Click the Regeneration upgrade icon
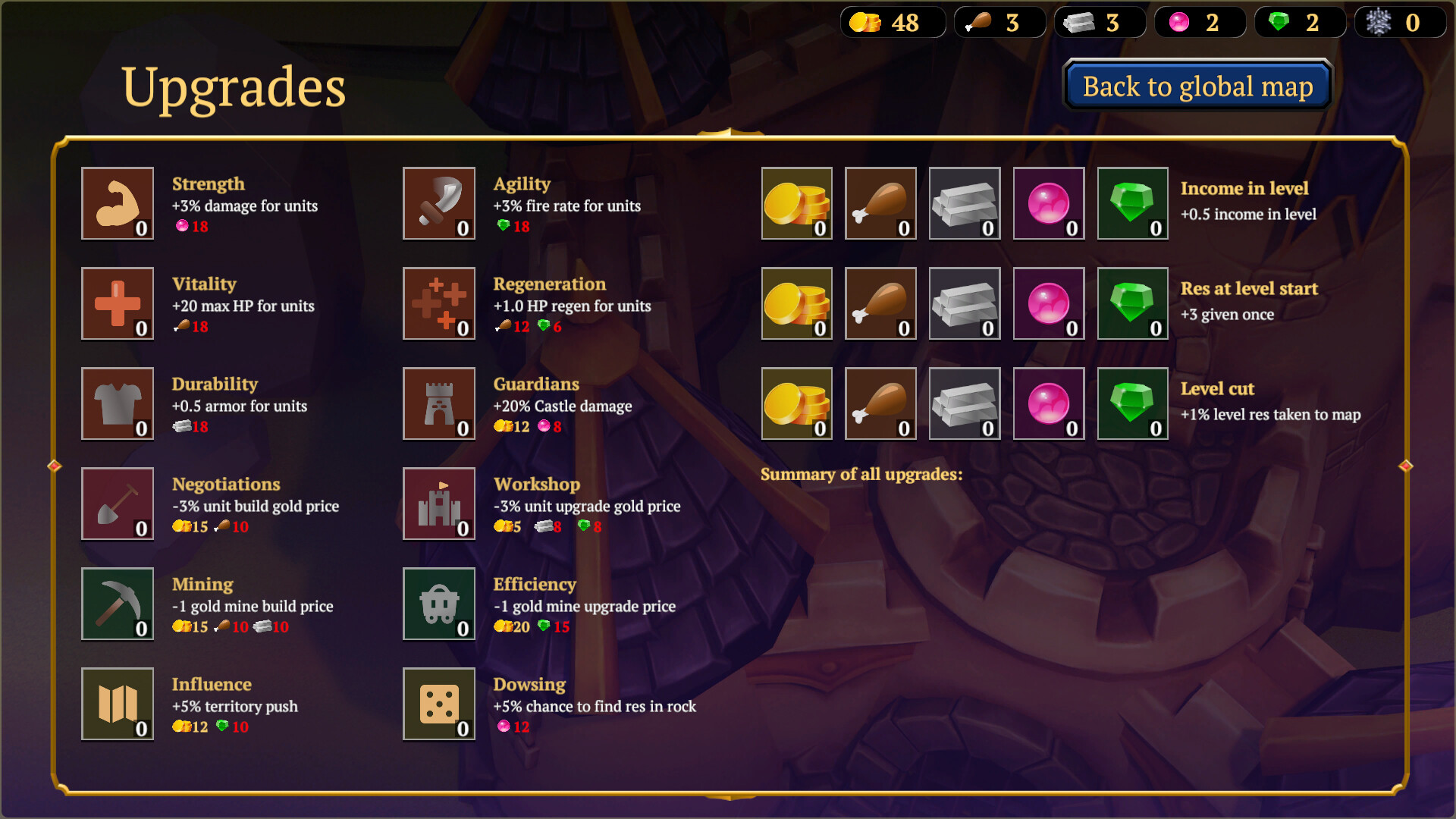1456x819 pixels. [x=438, y=303]
